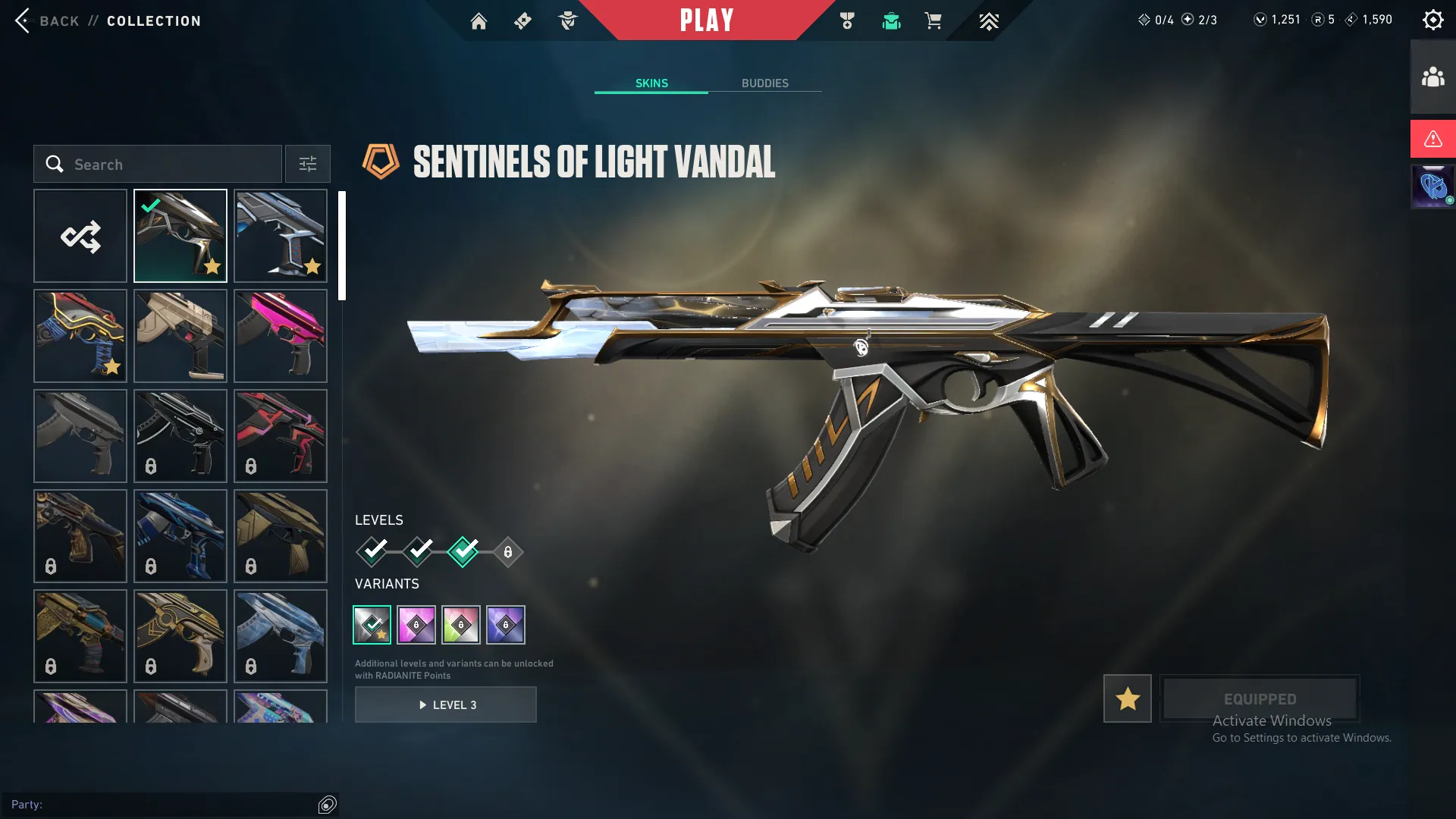Click the EQUIPPED button

(x=1260, y=698)
